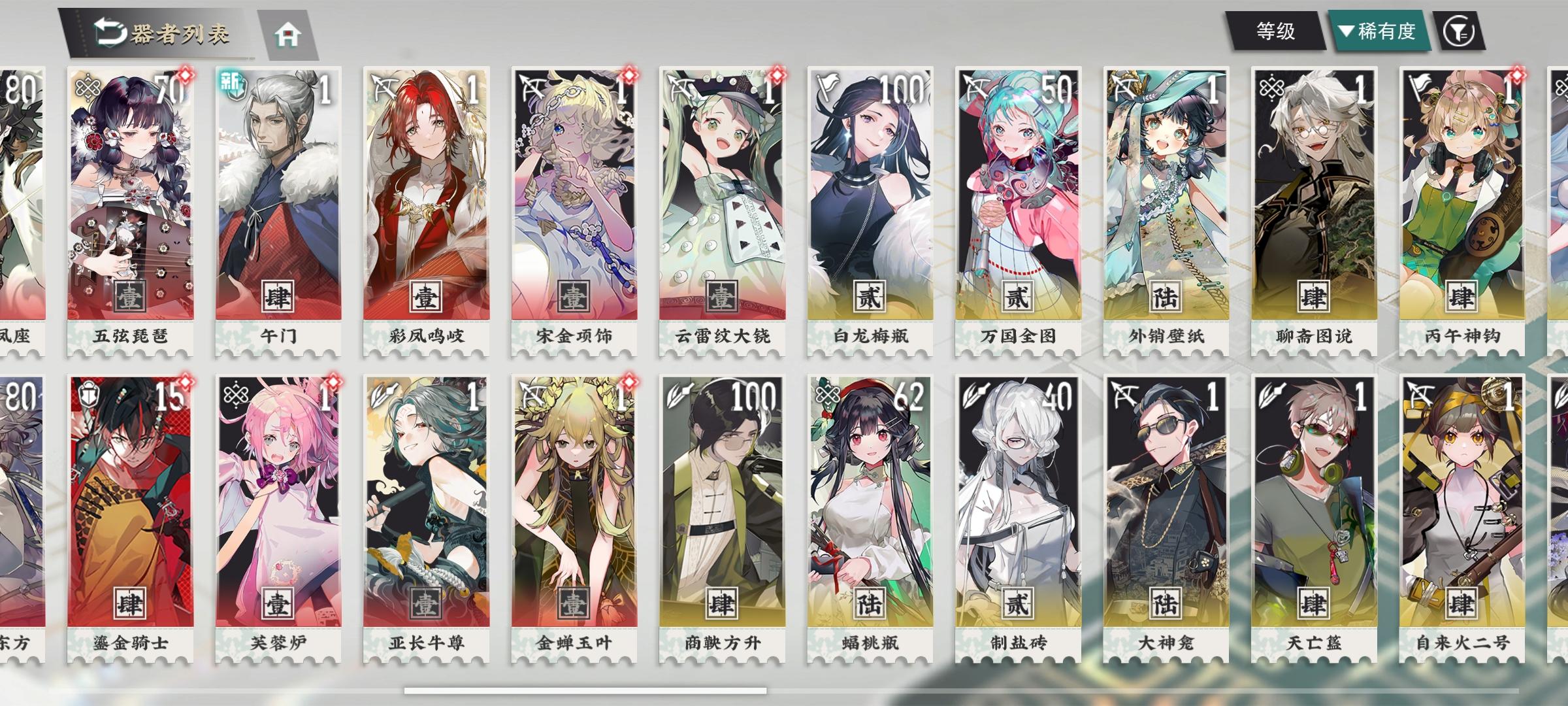The image size is (1568, 706).
Task: Open the 稀有度 sort dropdown
Action: [x=1379, y=30]
